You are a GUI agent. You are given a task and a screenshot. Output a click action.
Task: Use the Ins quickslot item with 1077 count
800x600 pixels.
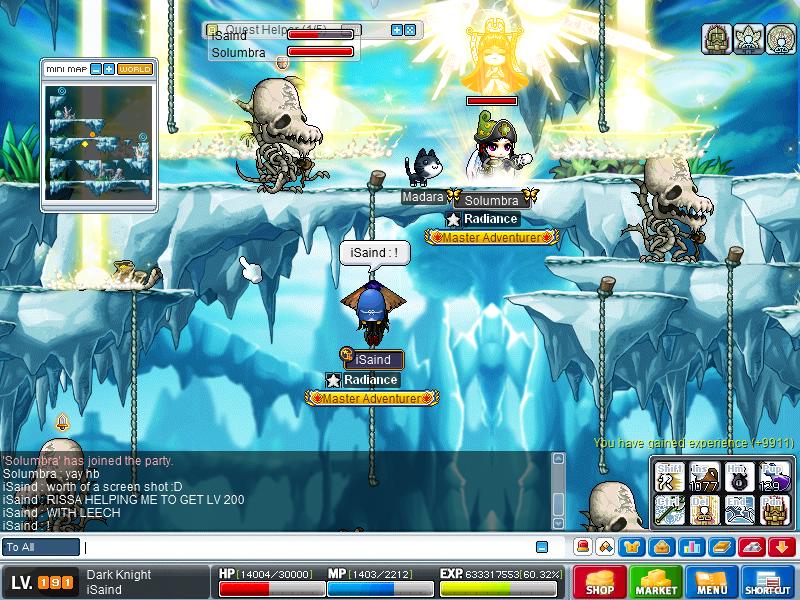pyautogui.click(x=704, y=478)
